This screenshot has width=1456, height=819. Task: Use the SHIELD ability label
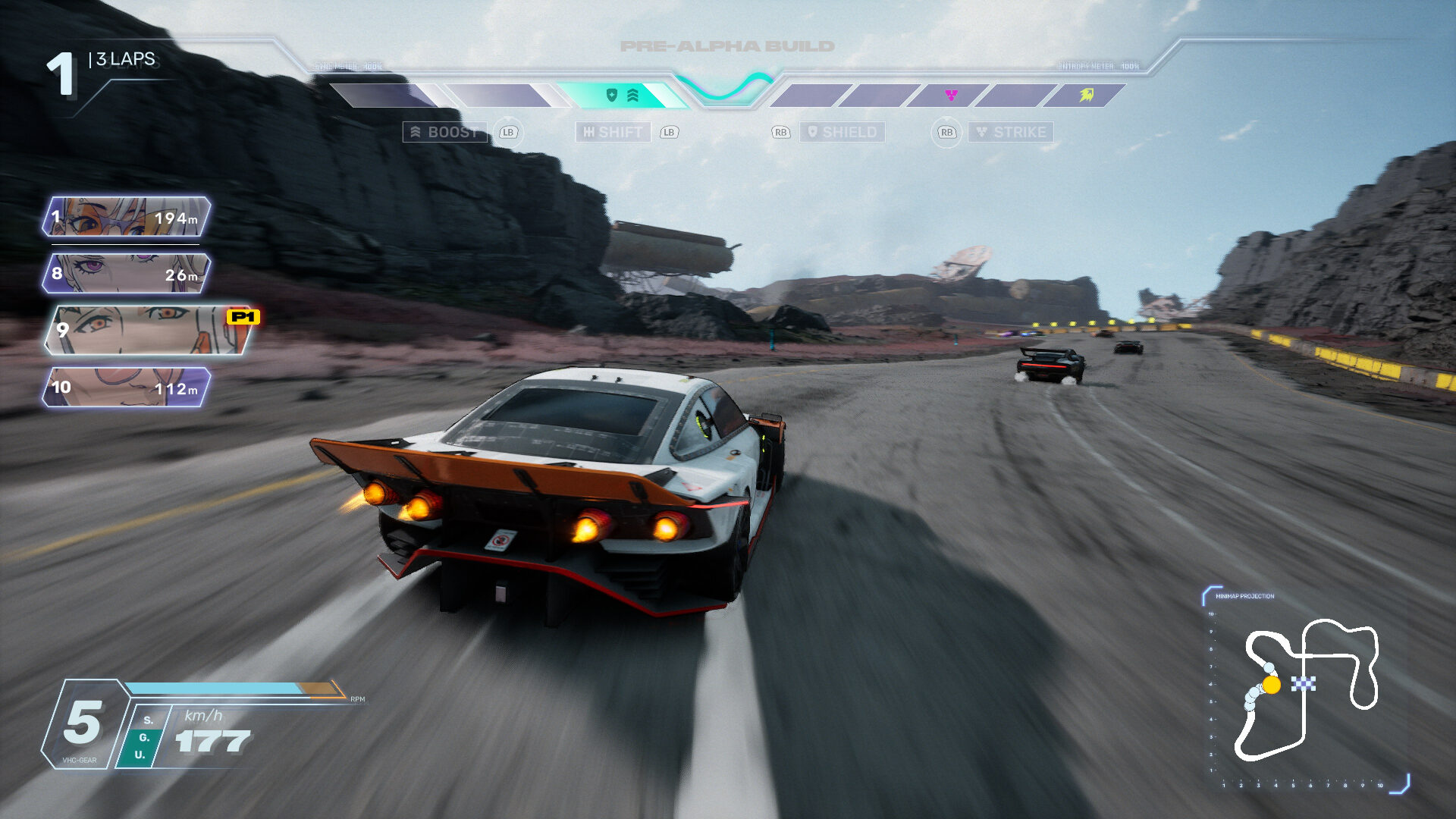pos(842,132)
